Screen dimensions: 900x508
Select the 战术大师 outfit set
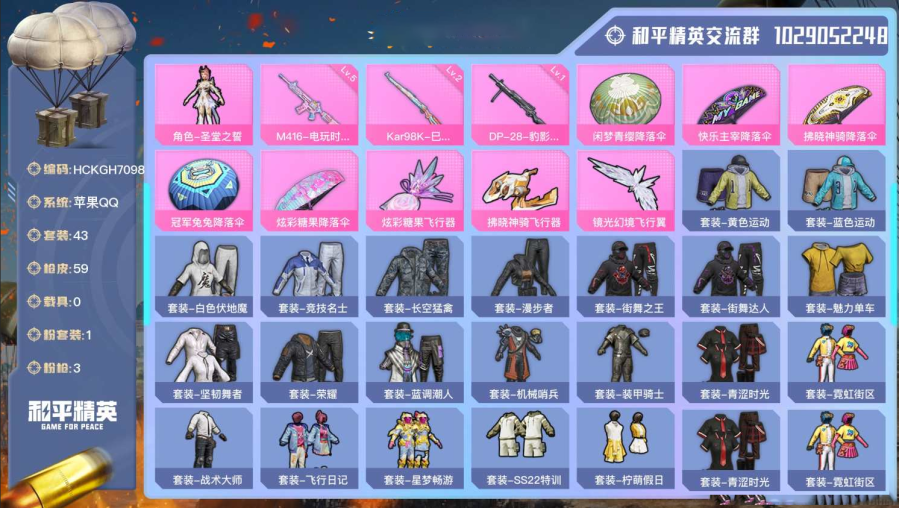[x=203, y=446]
